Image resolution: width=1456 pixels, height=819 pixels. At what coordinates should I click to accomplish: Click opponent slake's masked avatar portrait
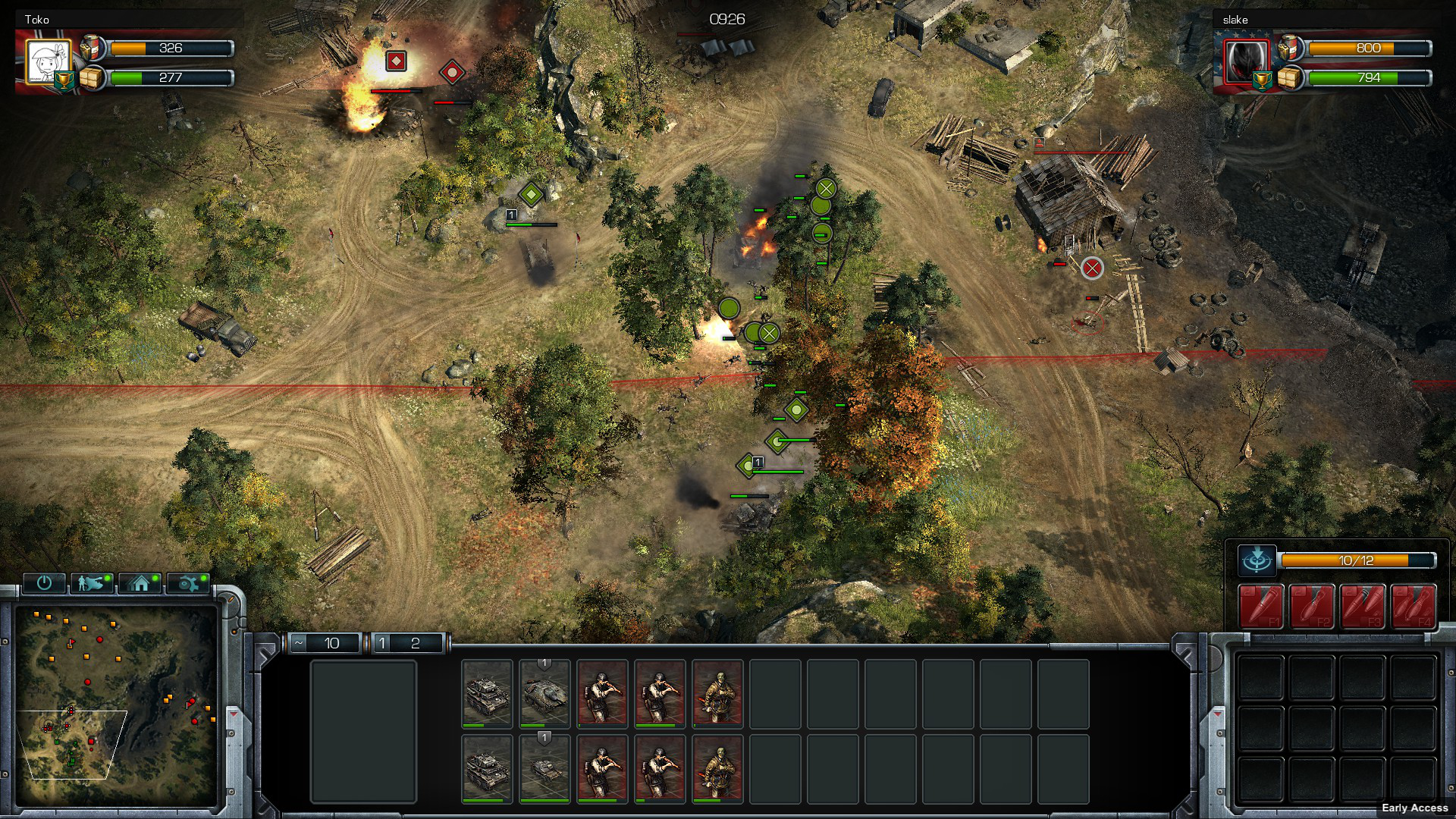(1245, 59)
